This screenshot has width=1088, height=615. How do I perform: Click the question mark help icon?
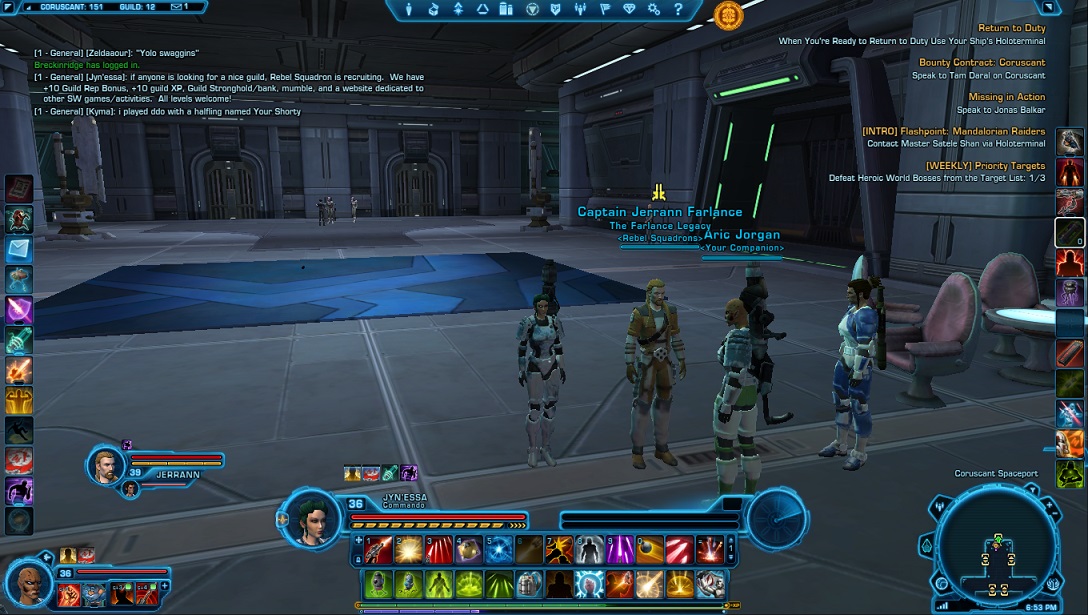(677, 10)
